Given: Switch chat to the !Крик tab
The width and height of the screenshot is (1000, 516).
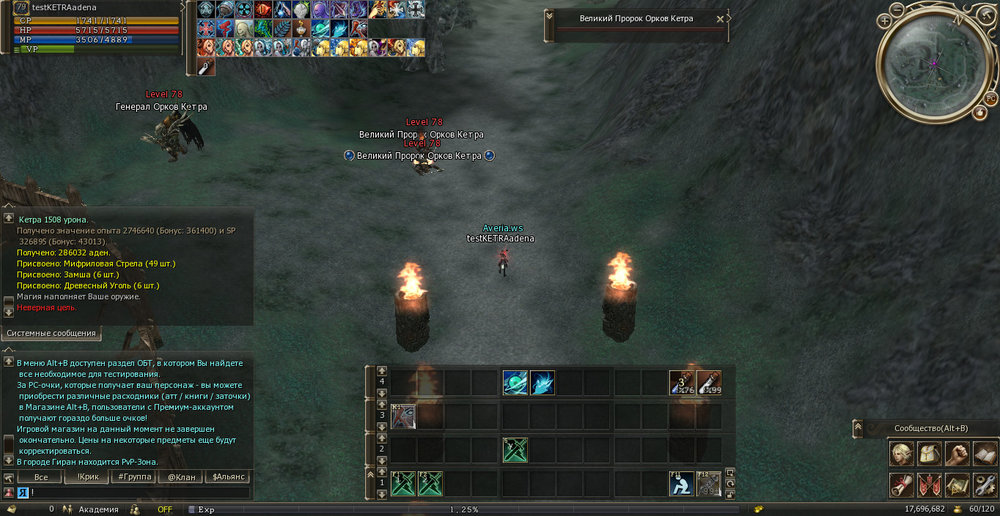Looking at the screenshot, I should [87, 478].
